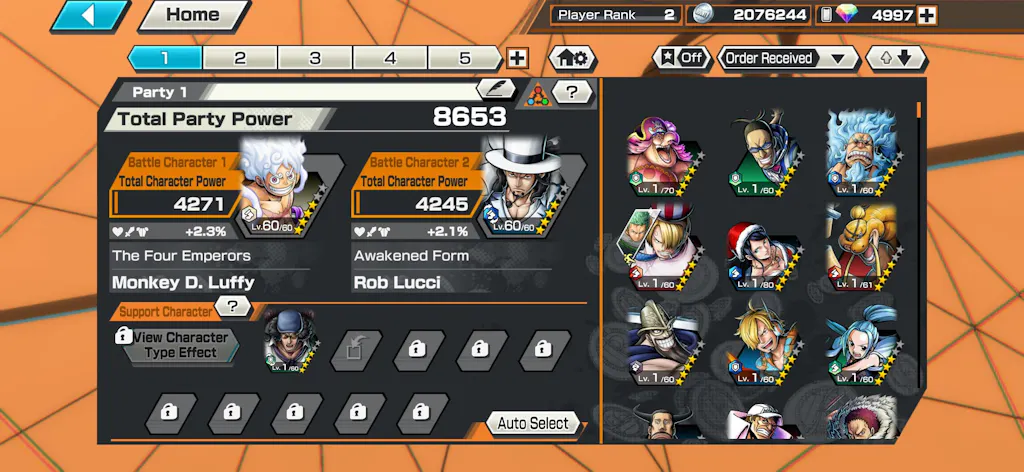Open the help question mark beside type chart
The image size is (1024, 472).
pyautogui.click(x=571, y=92)
